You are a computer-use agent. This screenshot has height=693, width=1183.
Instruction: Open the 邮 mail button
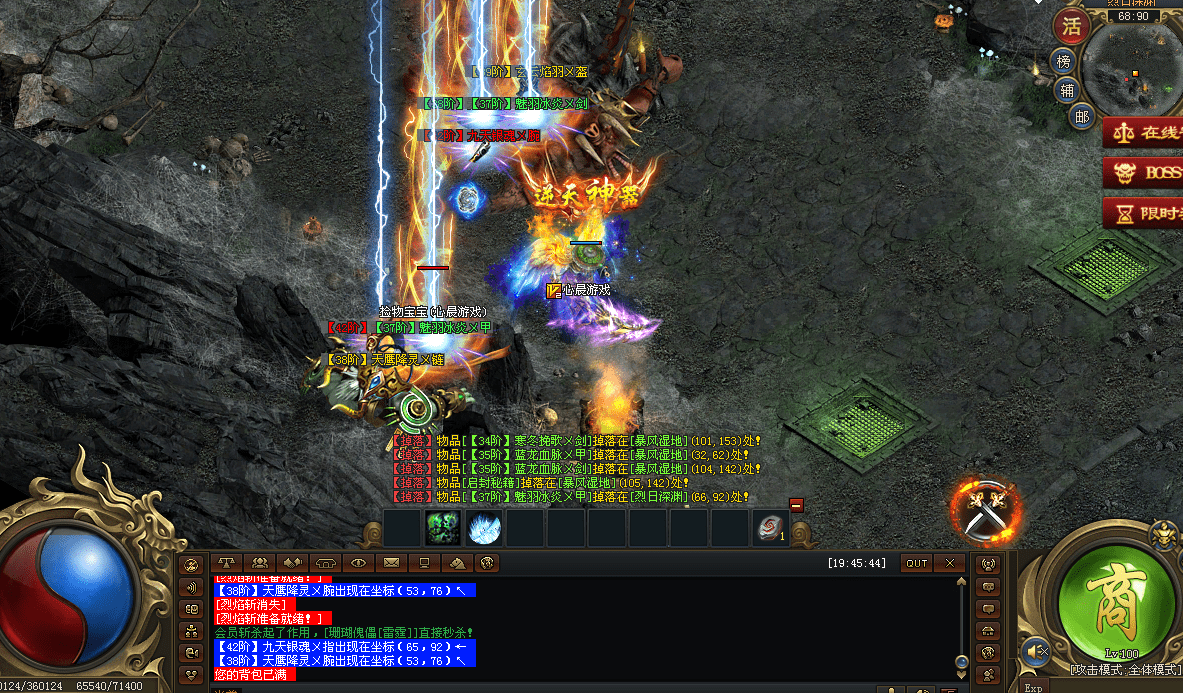tap(1081, 117)
